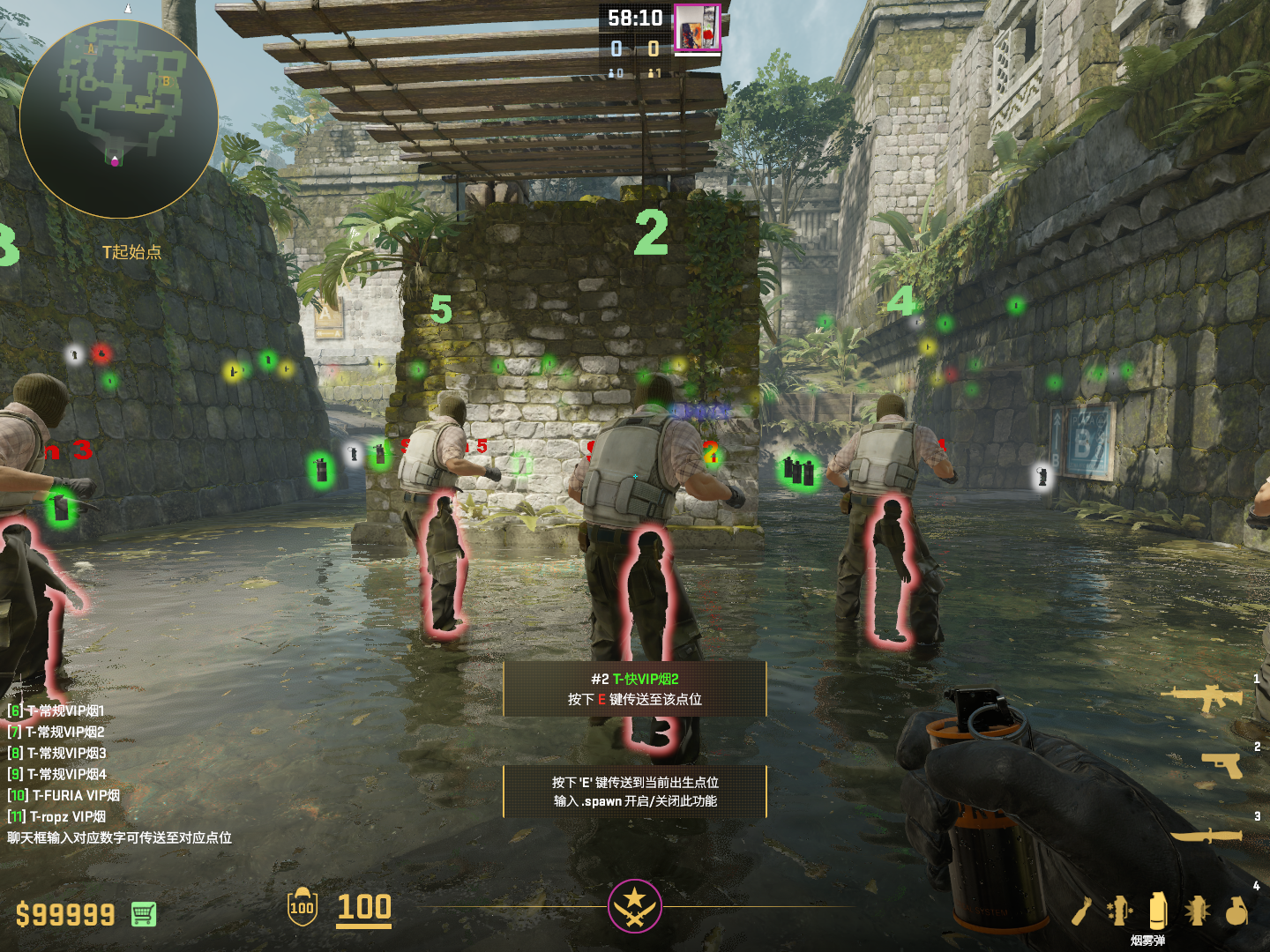This screenshot has width=1270, height=952.
Task: Click the player avatar beside the scoreboard
Action: (x=698, y=27)
